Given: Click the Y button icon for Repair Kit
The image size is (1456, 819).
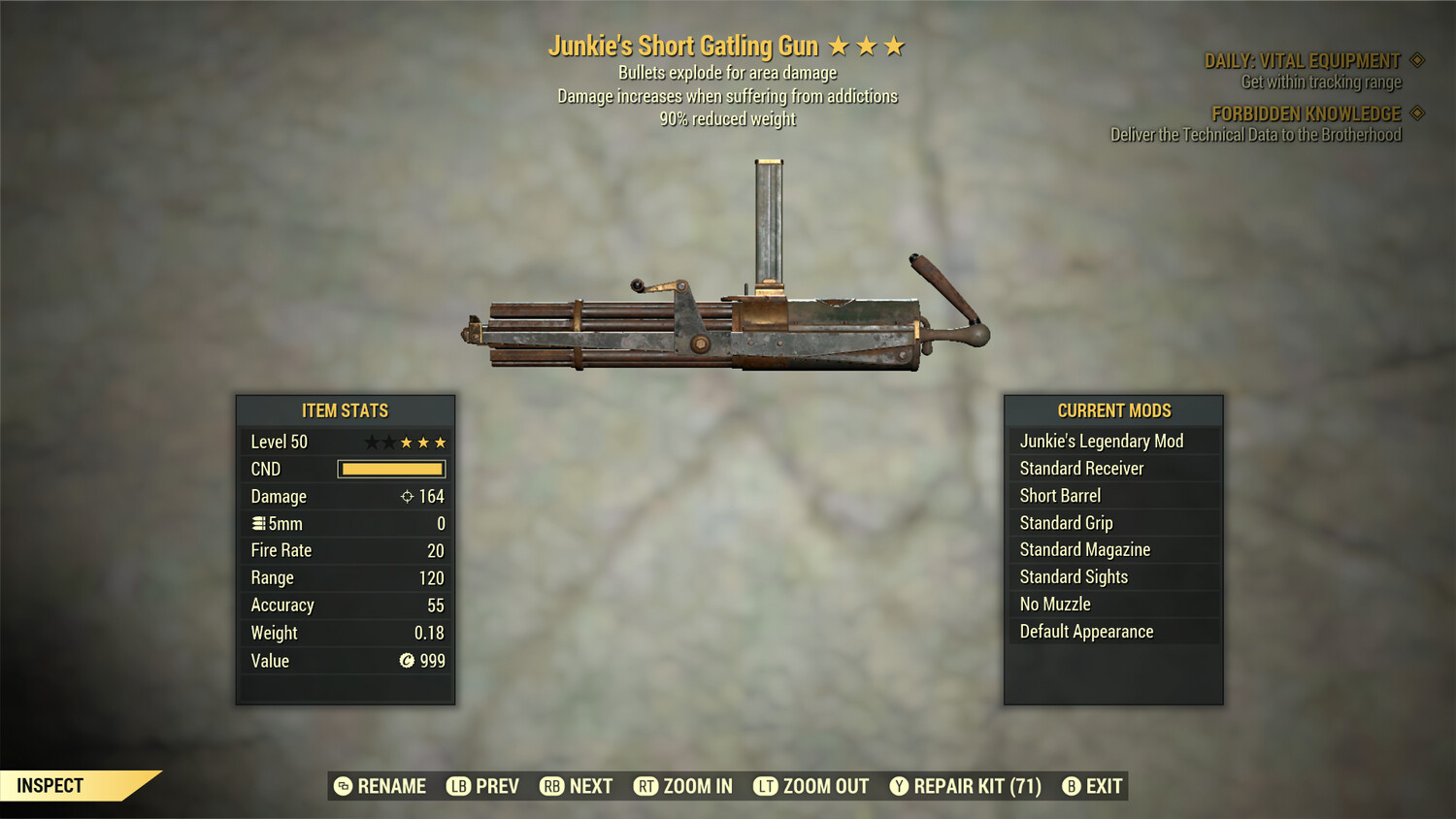Looking at the screenshot, I should point(898,786).
